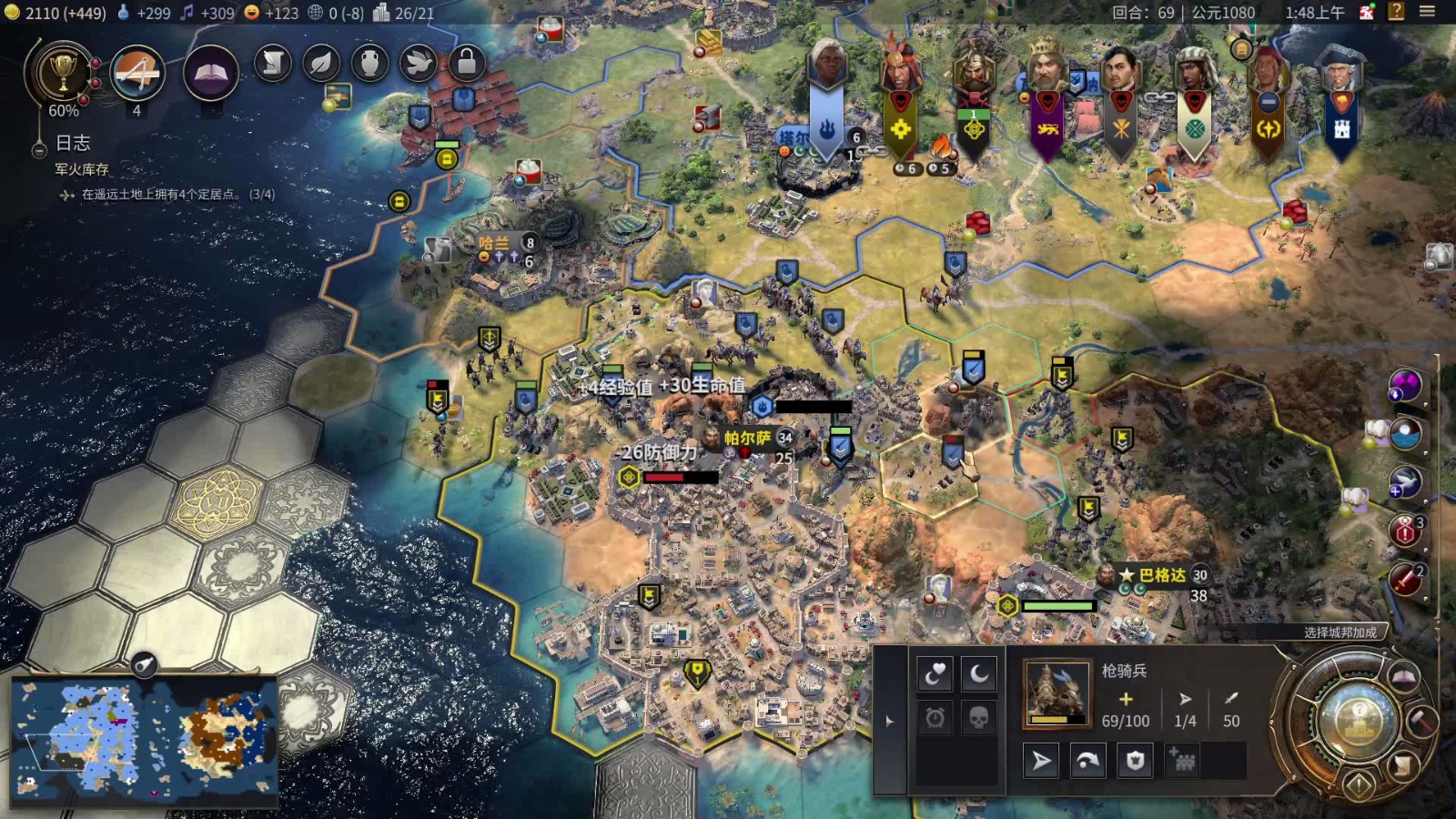The height and width of the screenshot is (819, 1456).
Task: Open the trophy victory progress panel
Action: (x=62, y=73)
